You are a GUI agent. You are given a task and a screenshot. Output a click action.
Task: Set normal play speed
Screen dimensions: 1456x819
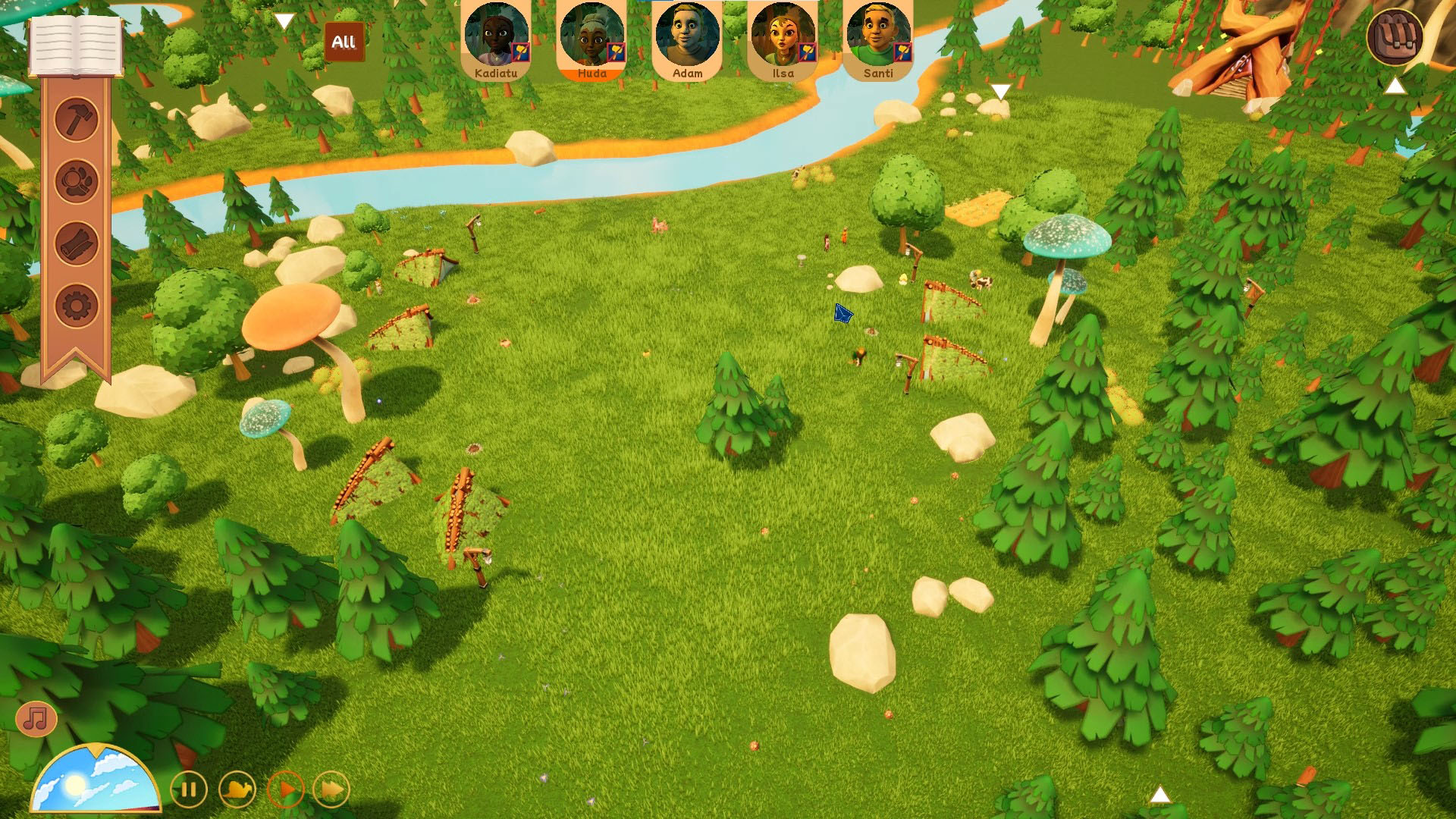point(285,790)
